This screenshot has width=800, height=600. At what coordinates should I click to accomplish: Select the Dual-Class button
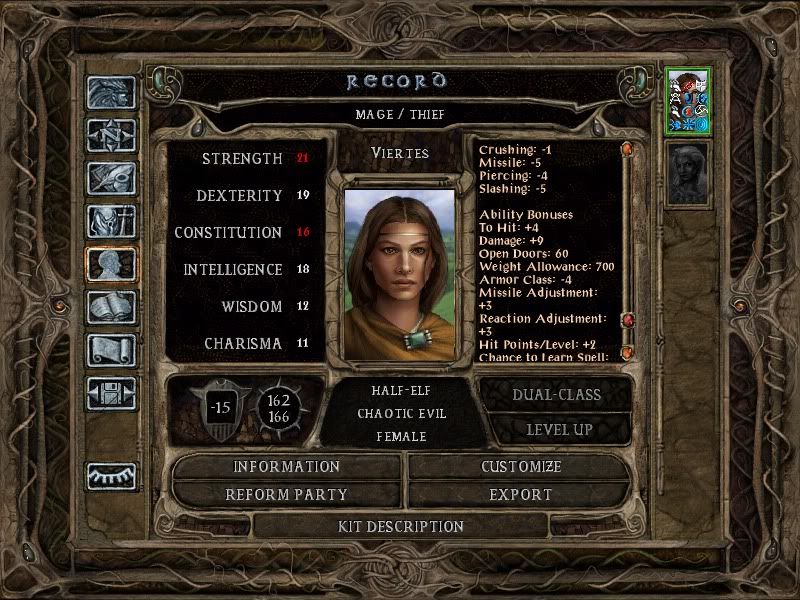click(556, 394)
